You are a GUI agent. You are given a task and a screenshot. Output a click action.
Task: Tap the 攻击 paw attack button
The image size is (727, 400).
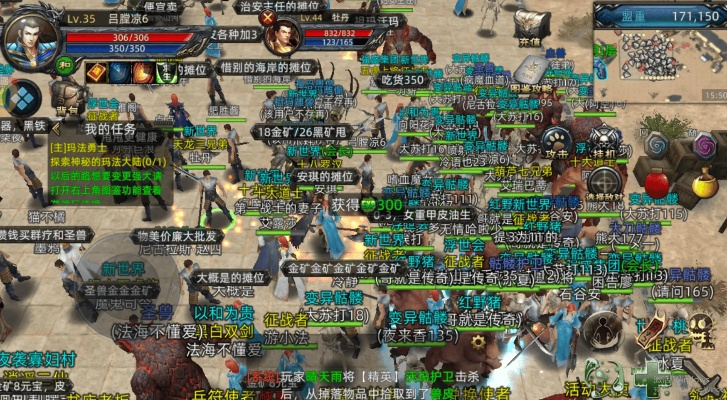[x=555, y=142]
